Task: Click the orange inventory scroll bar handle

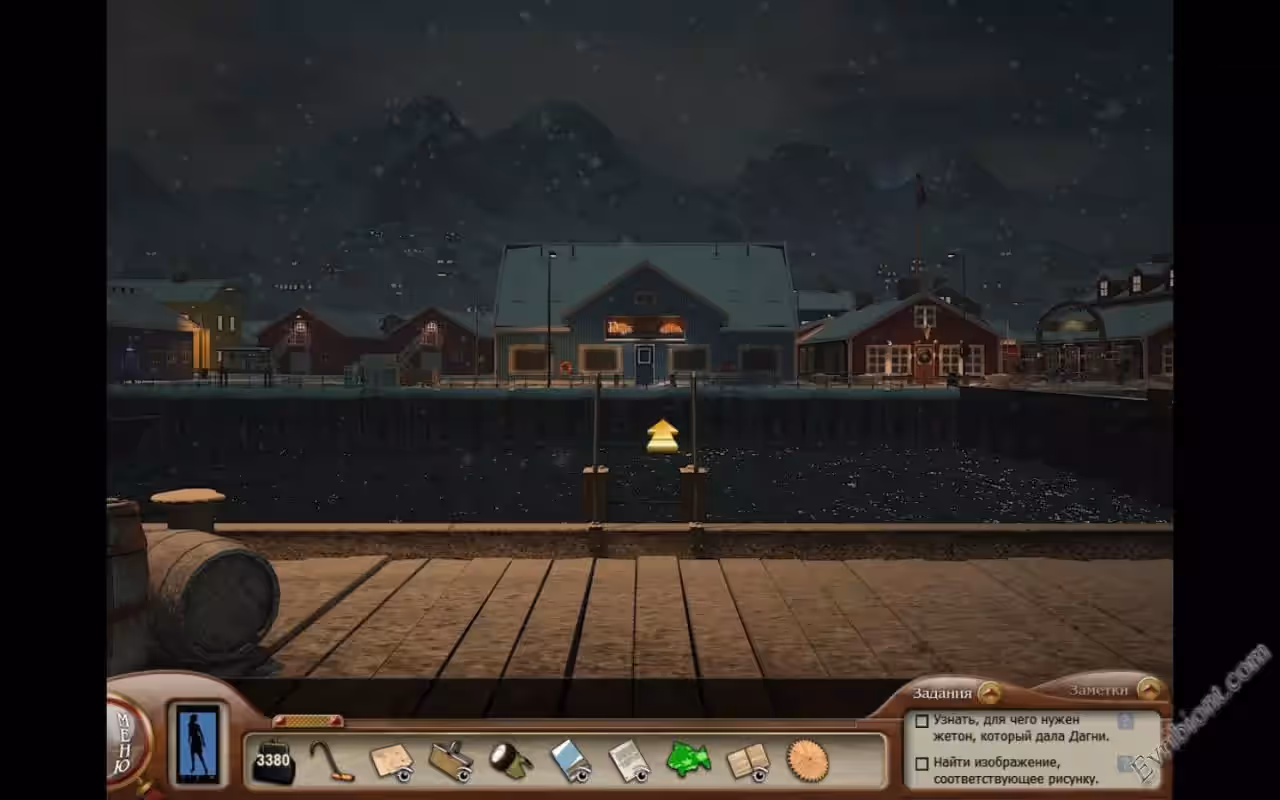Action: point(308,721)
